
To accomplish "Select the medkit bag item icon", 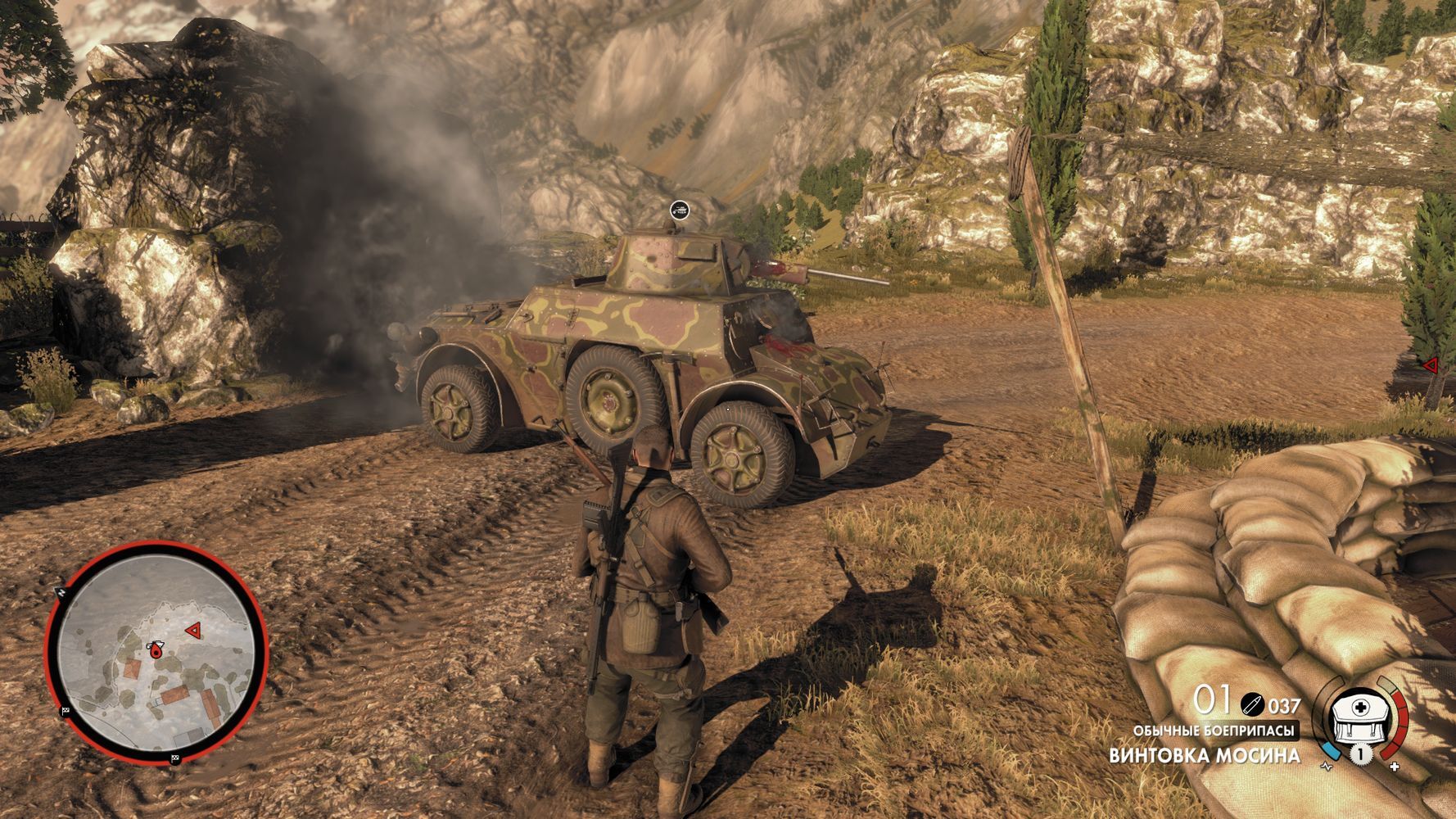I will point(1359,715).
